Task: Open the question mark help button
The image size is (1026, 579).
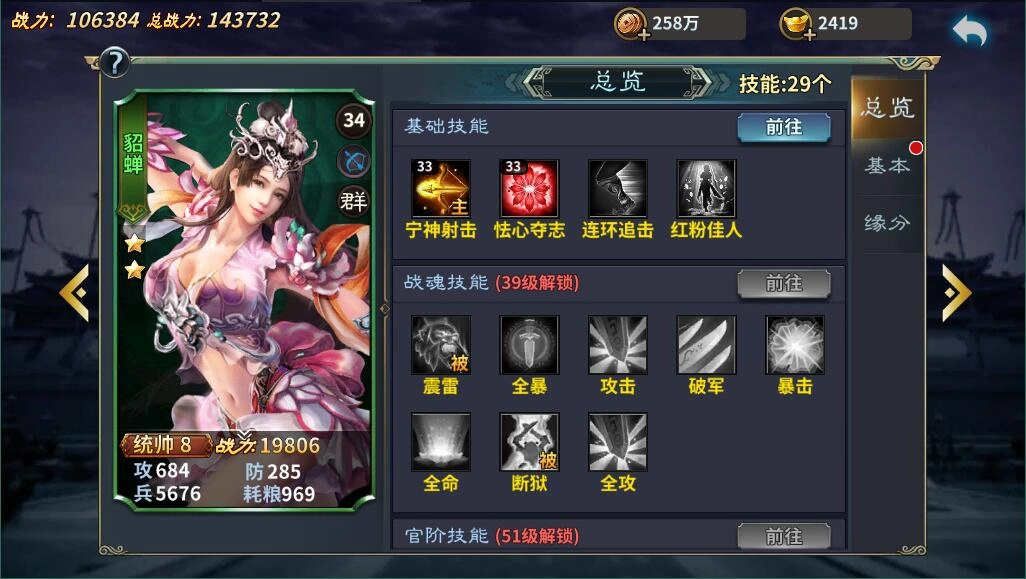Action: coord(115,63)
